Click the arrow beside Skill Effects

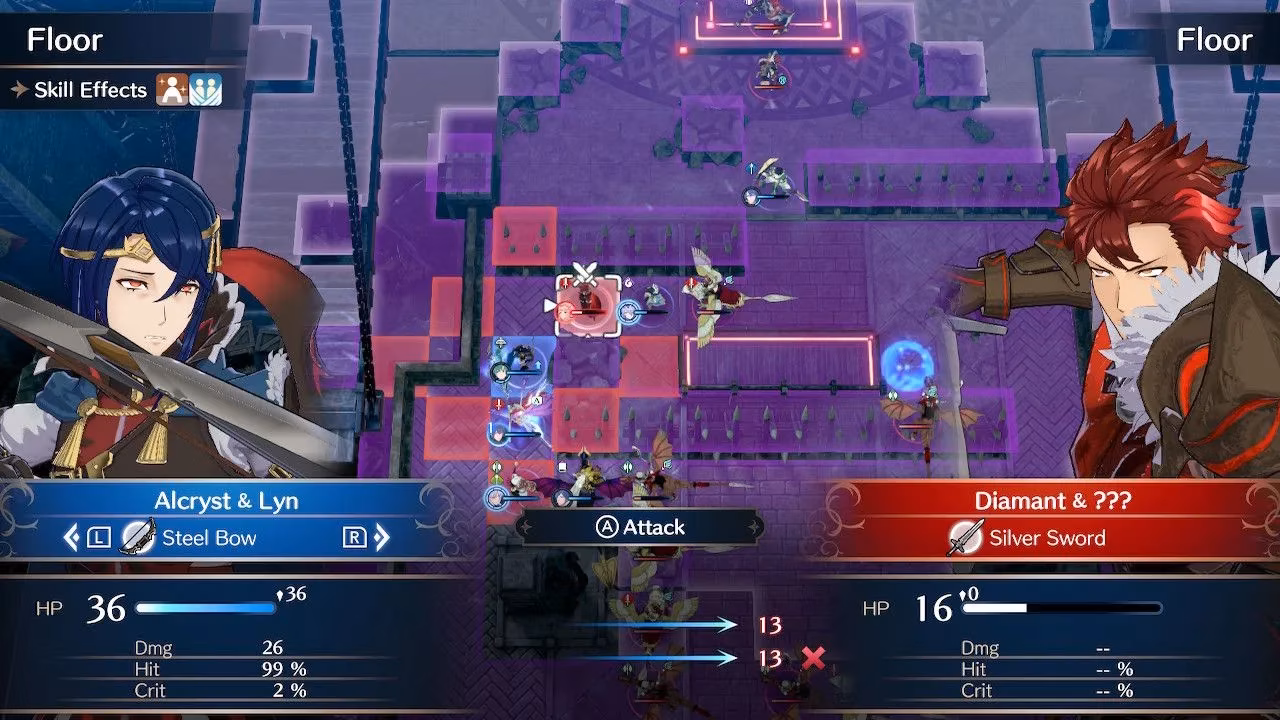18,89
